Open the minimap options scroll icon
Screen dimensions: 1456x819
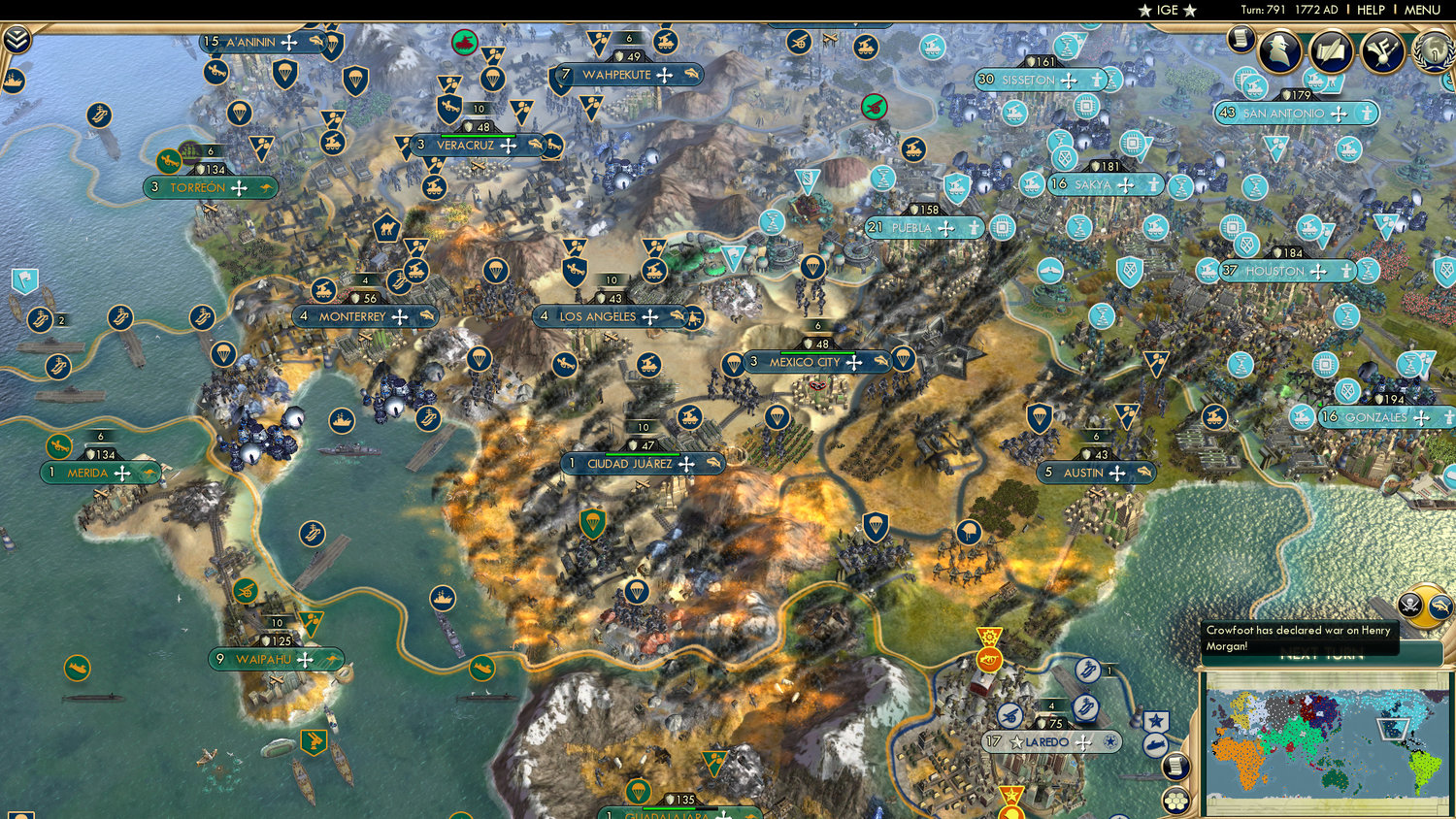(1176, 767)
